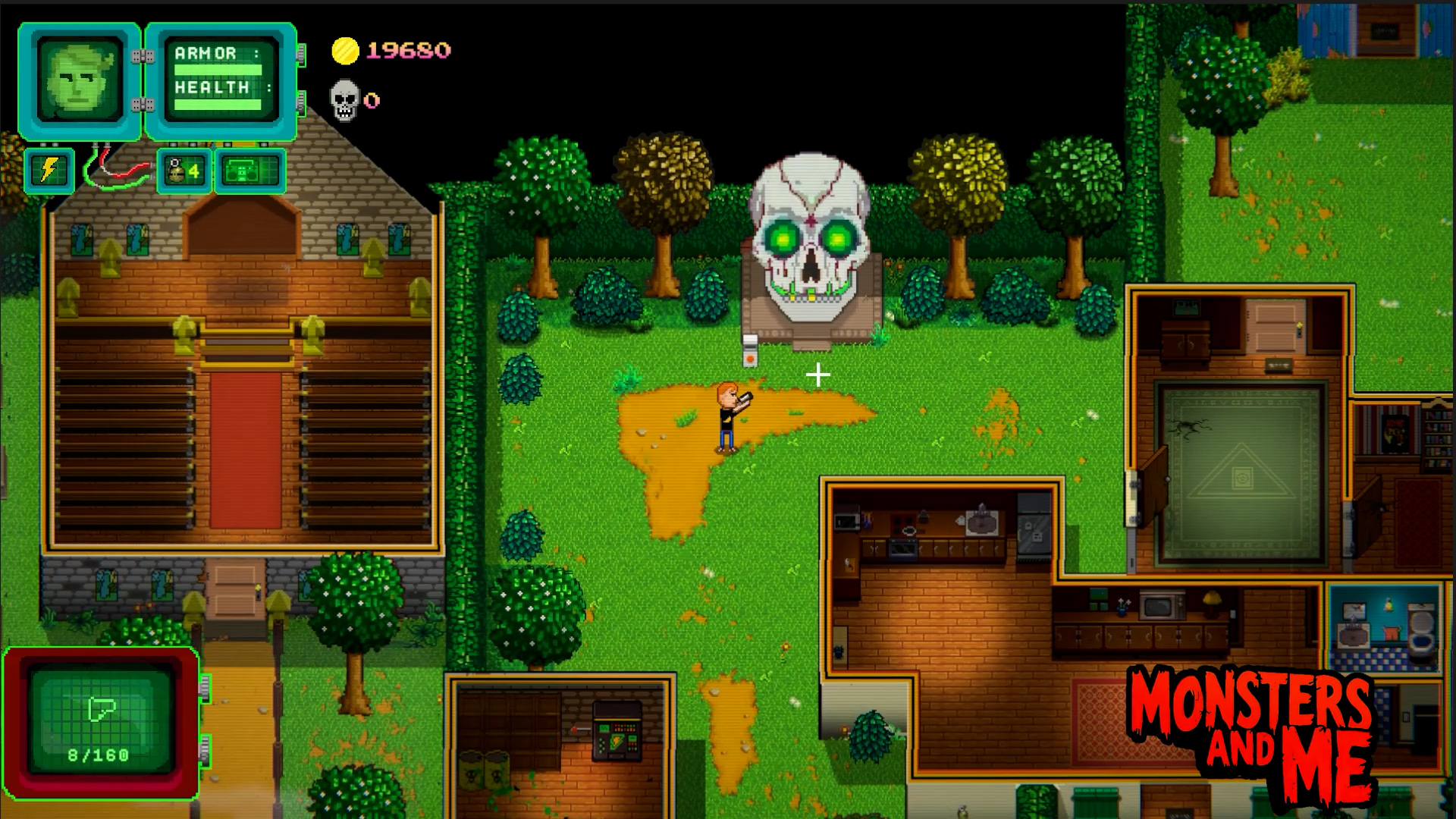
Task: Open the boombox radio icon
Action: coord(249,171)
